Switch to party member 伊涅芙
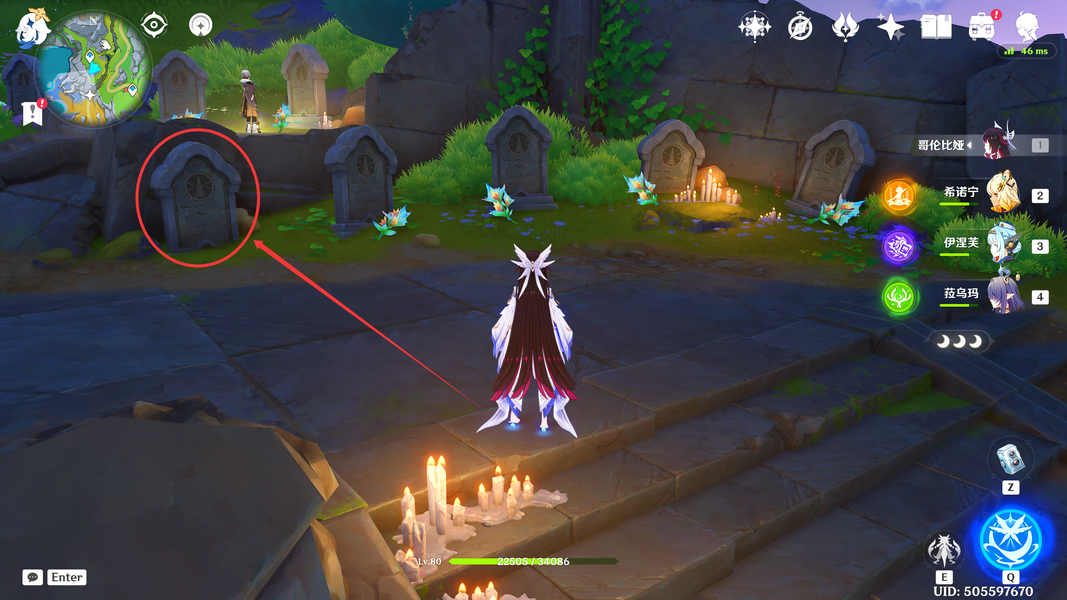The image size is (1067, 600). coord(1003,245)
